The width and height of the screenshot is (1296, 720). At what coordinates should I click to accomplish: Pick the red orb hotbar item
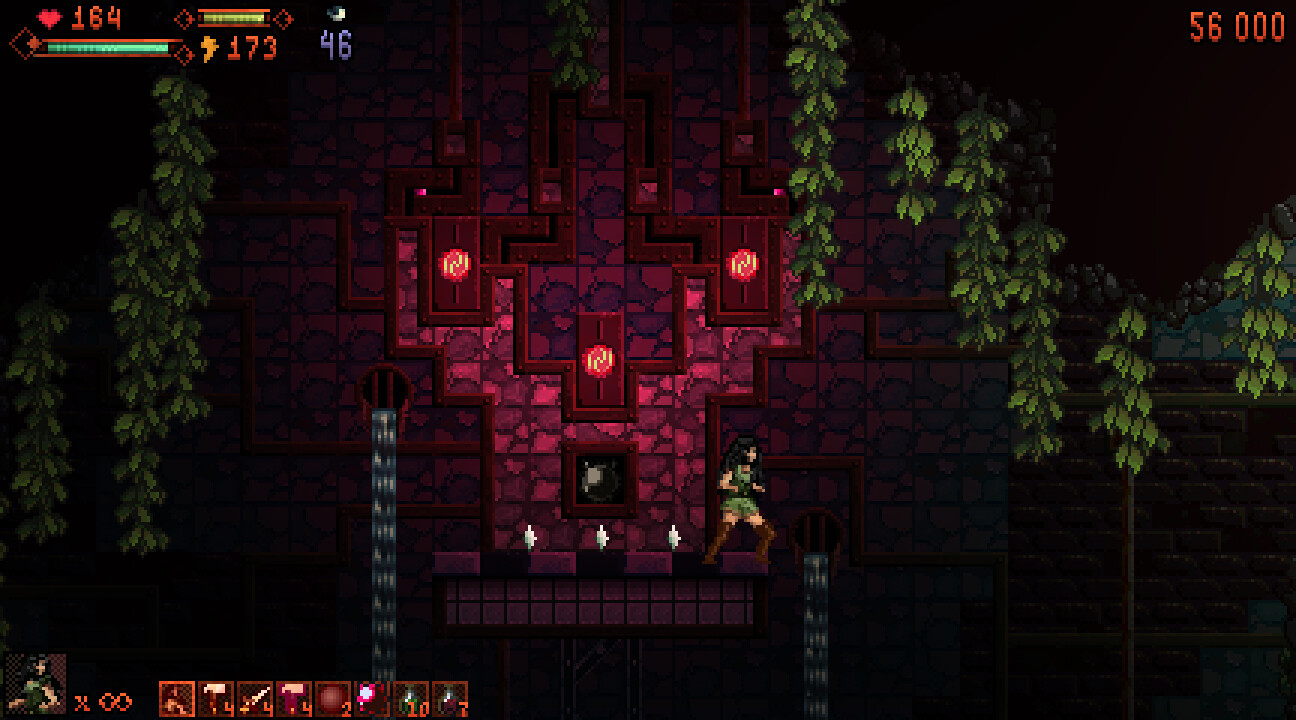333,699
